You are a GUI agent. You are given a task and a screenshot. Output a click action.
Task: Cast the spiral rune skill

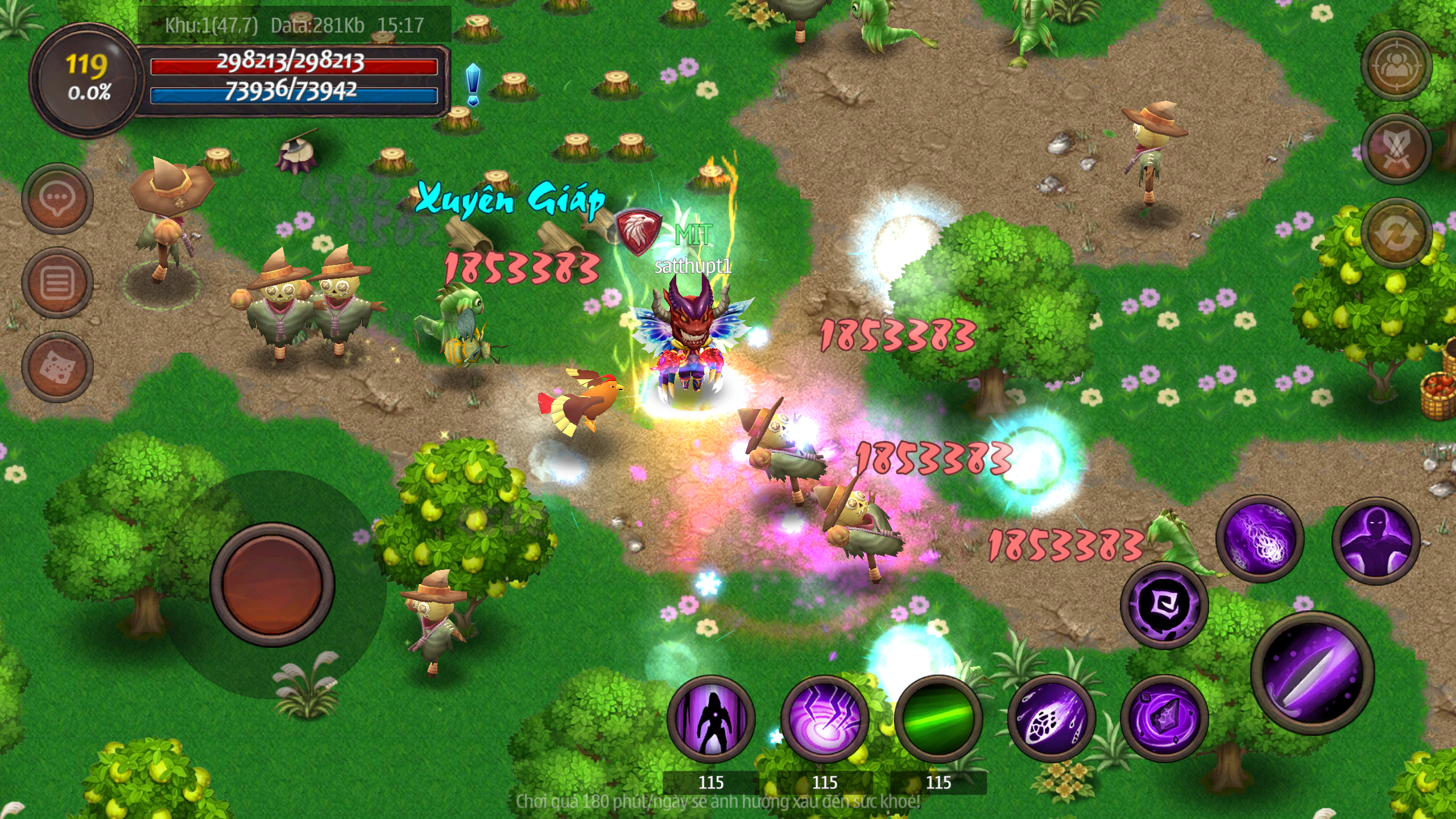click(x=1164, y=606)
